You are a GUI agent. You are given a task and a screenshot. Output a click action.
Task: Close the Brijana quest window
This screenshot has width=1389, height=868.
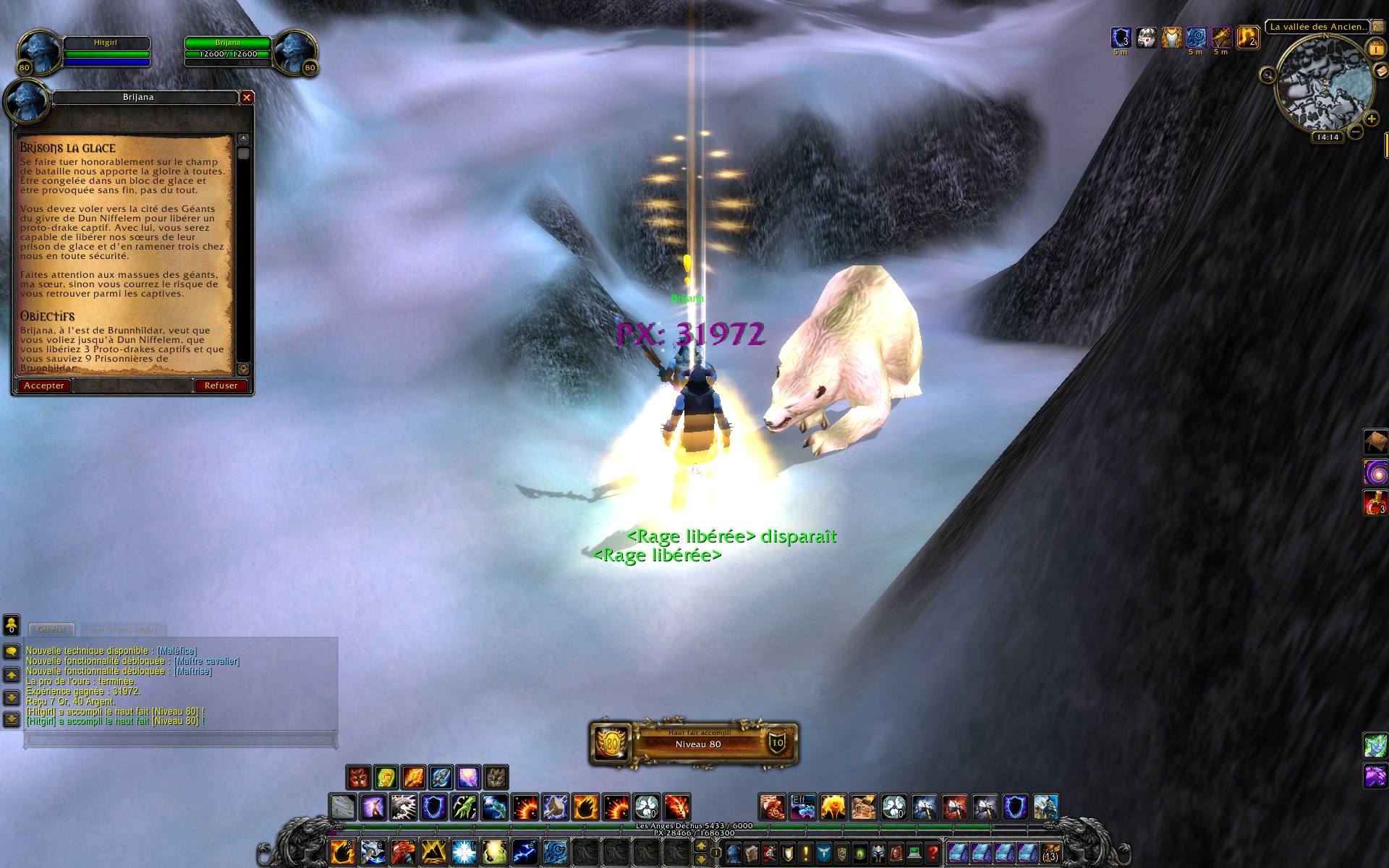point(247,98)
